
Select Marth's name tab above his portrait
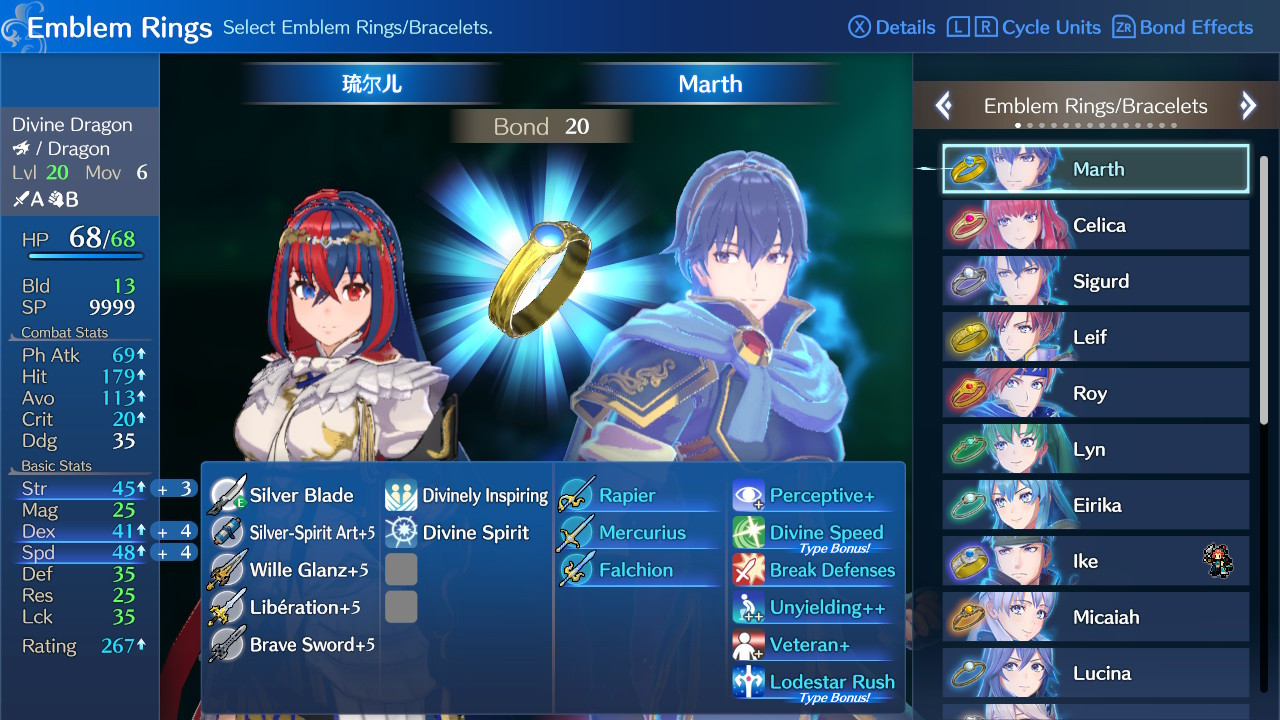(709, 84)
